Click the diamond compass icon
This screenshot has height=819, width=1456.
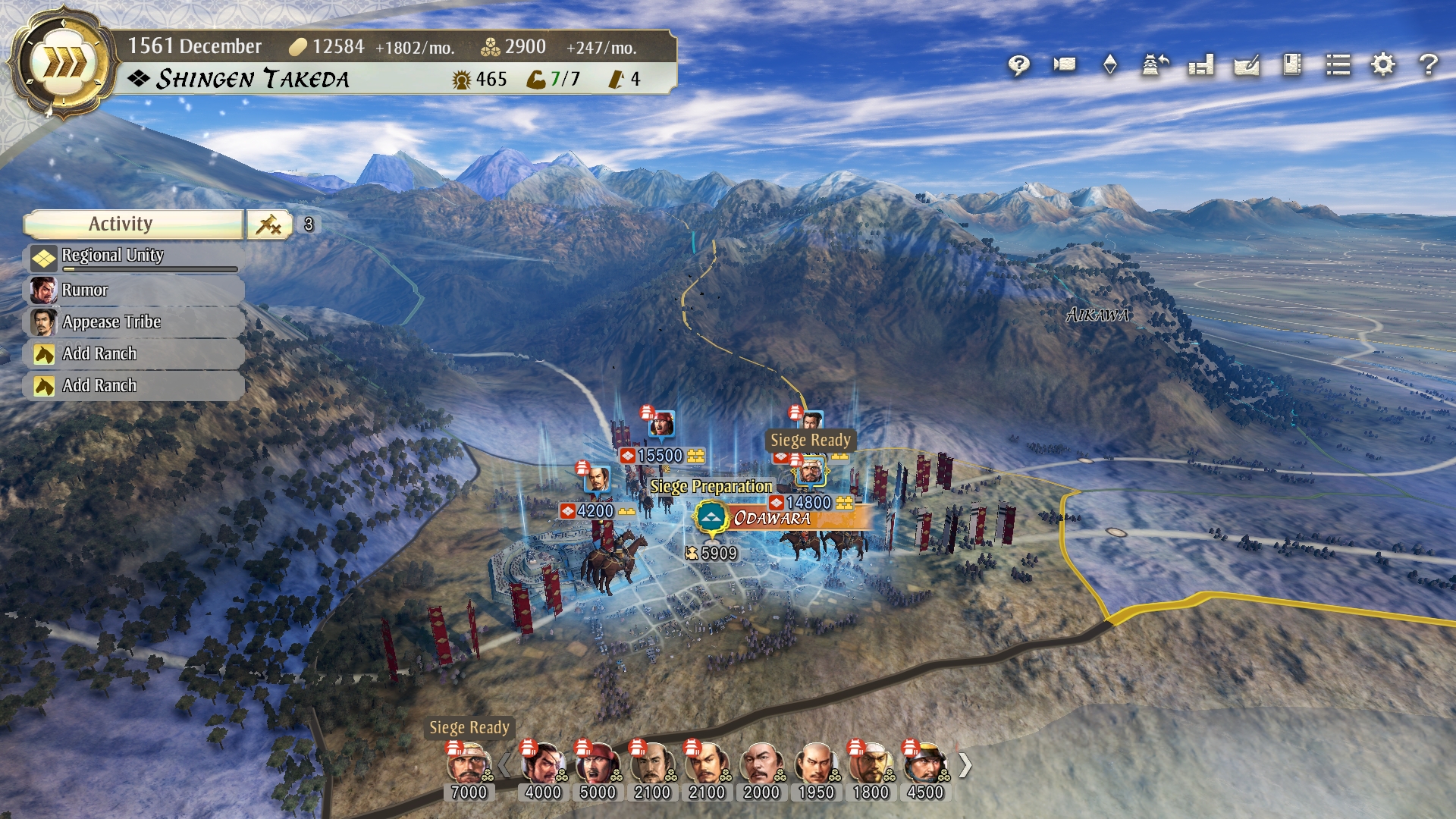(1110, 65)
